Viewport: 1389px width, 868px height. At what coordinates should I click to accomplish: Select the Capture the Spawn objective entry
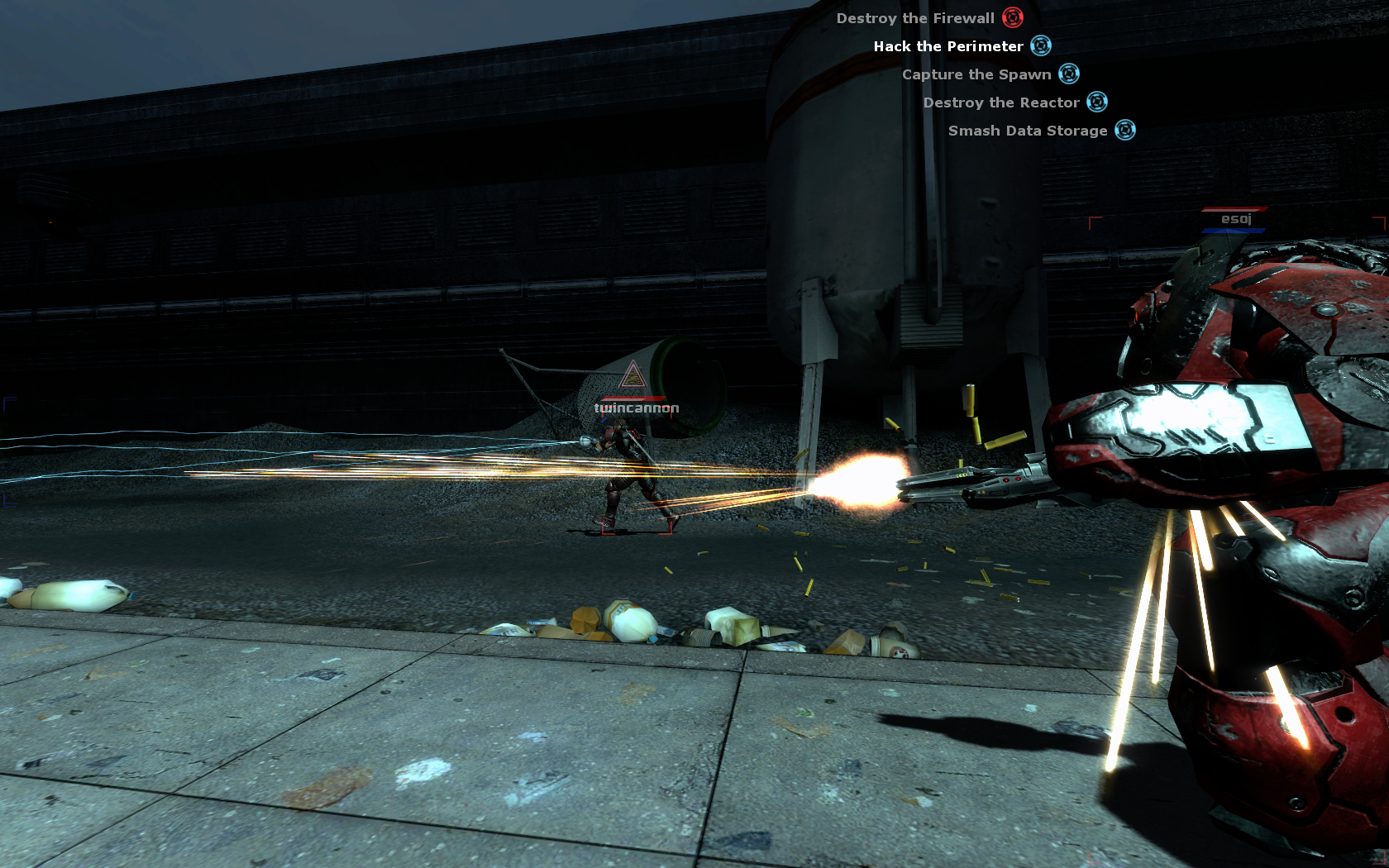[978, 74]
